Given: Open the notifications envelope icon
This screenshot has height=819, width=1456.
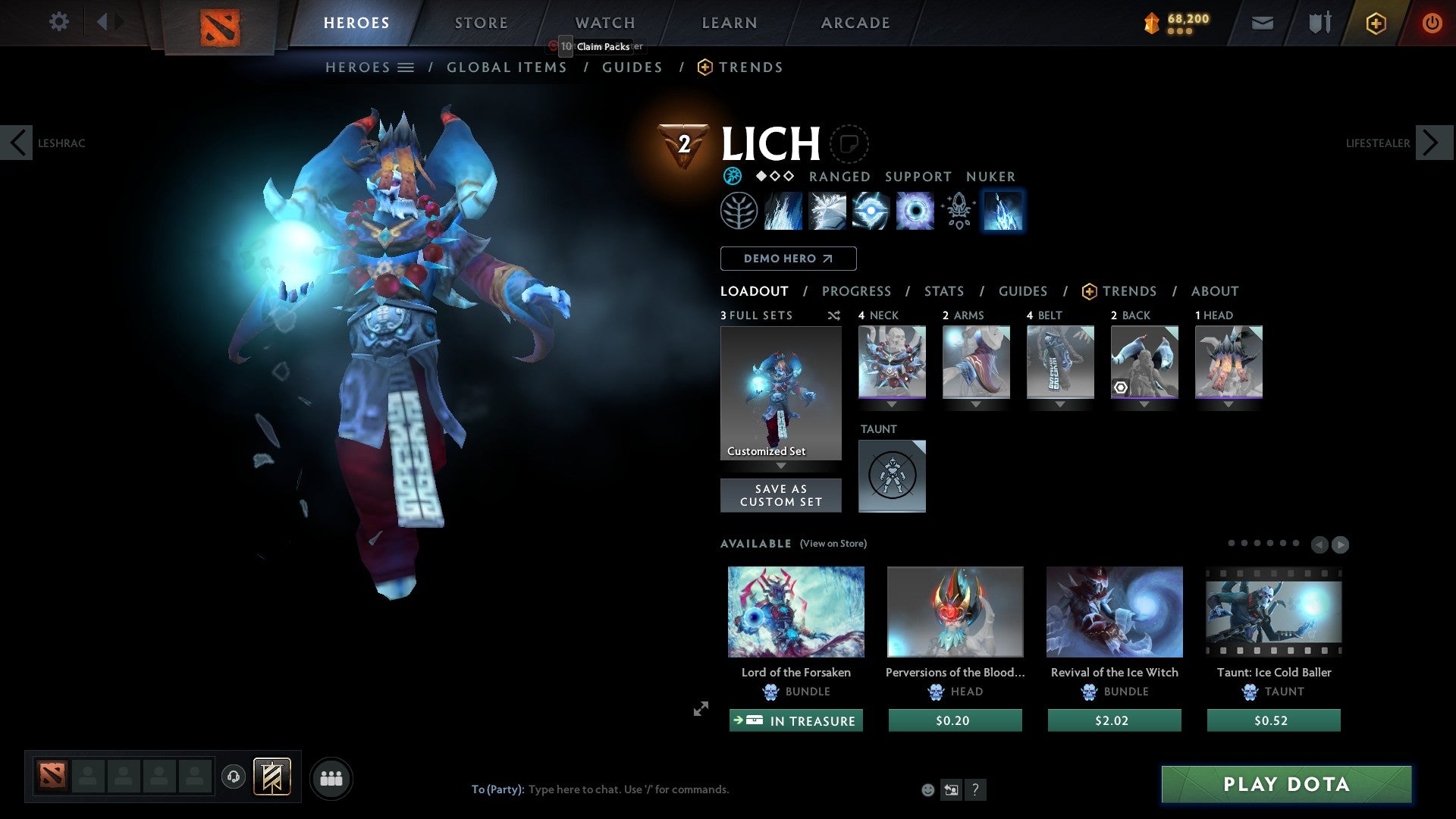Looking at the screenshot, I should (1262, 22).
